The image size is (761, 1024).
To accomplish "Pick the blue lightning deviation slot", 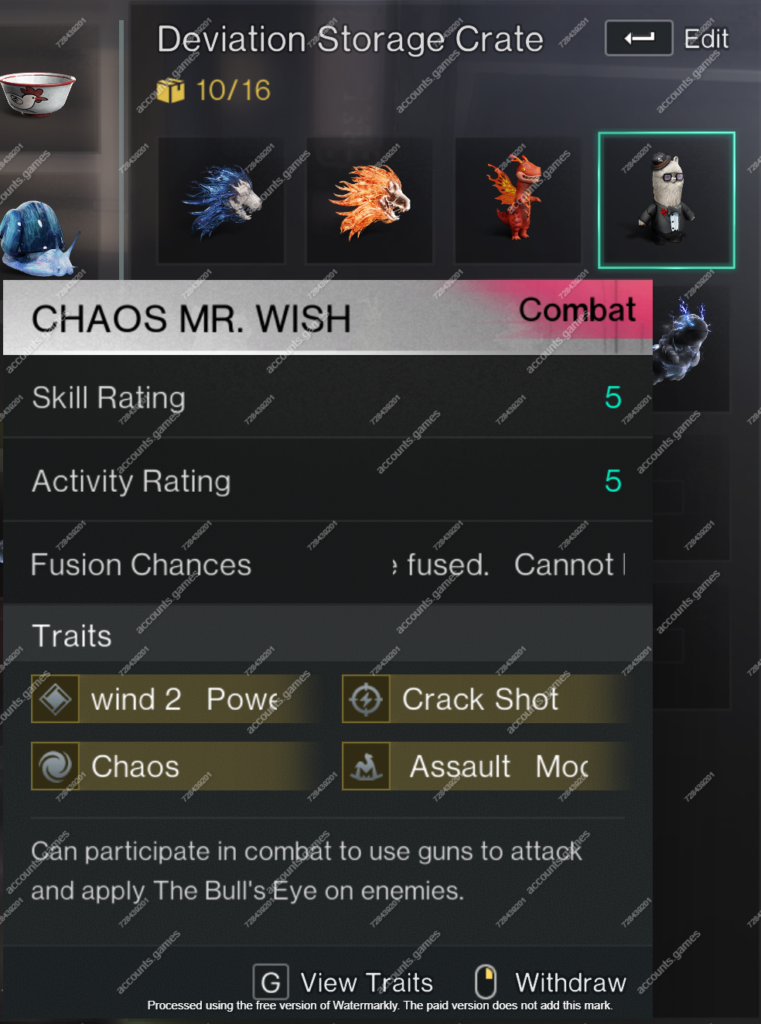I will [690, 345].
